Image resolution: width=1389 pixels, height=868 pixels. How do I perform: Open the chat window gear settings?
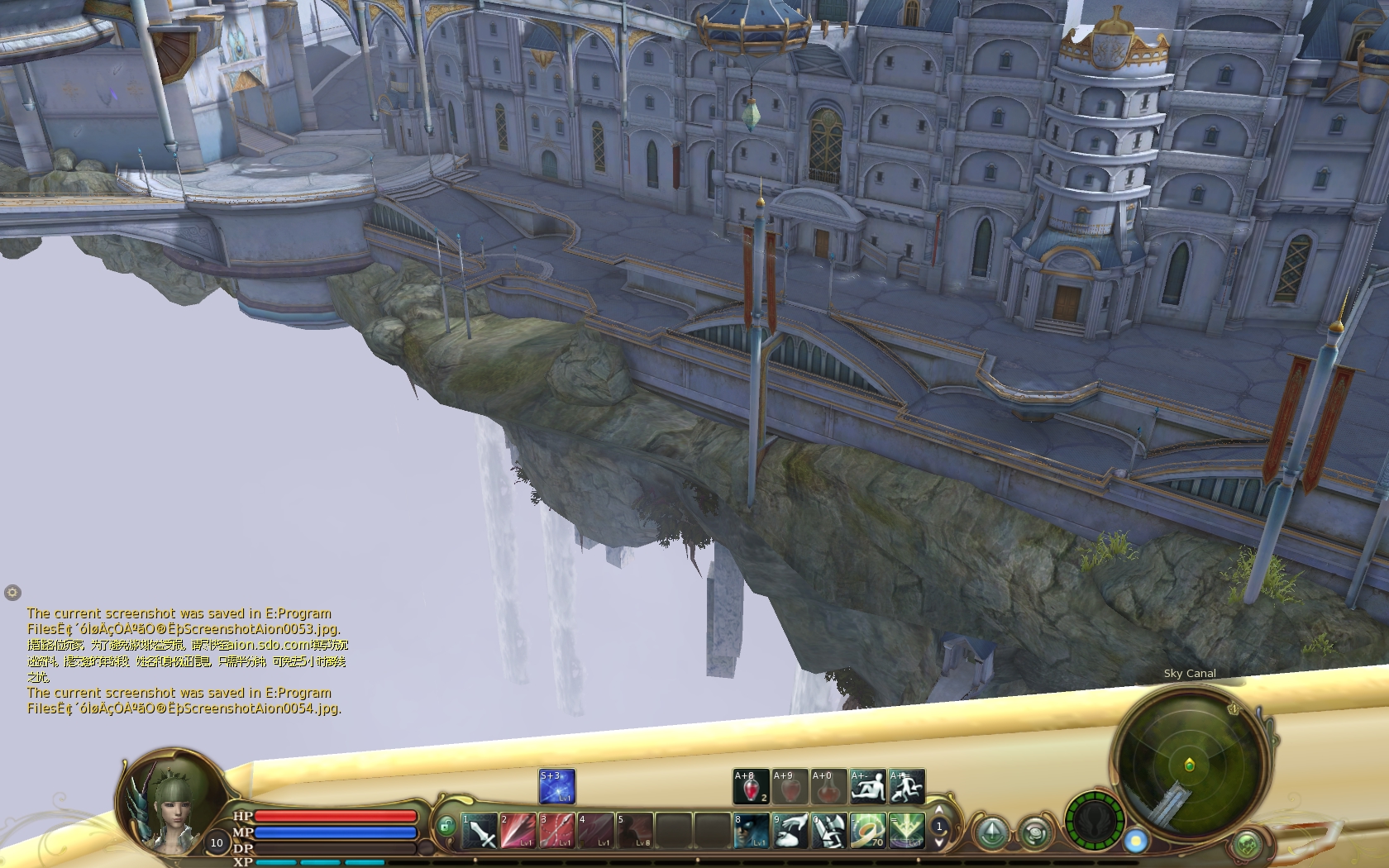click(x=12, y=592)
